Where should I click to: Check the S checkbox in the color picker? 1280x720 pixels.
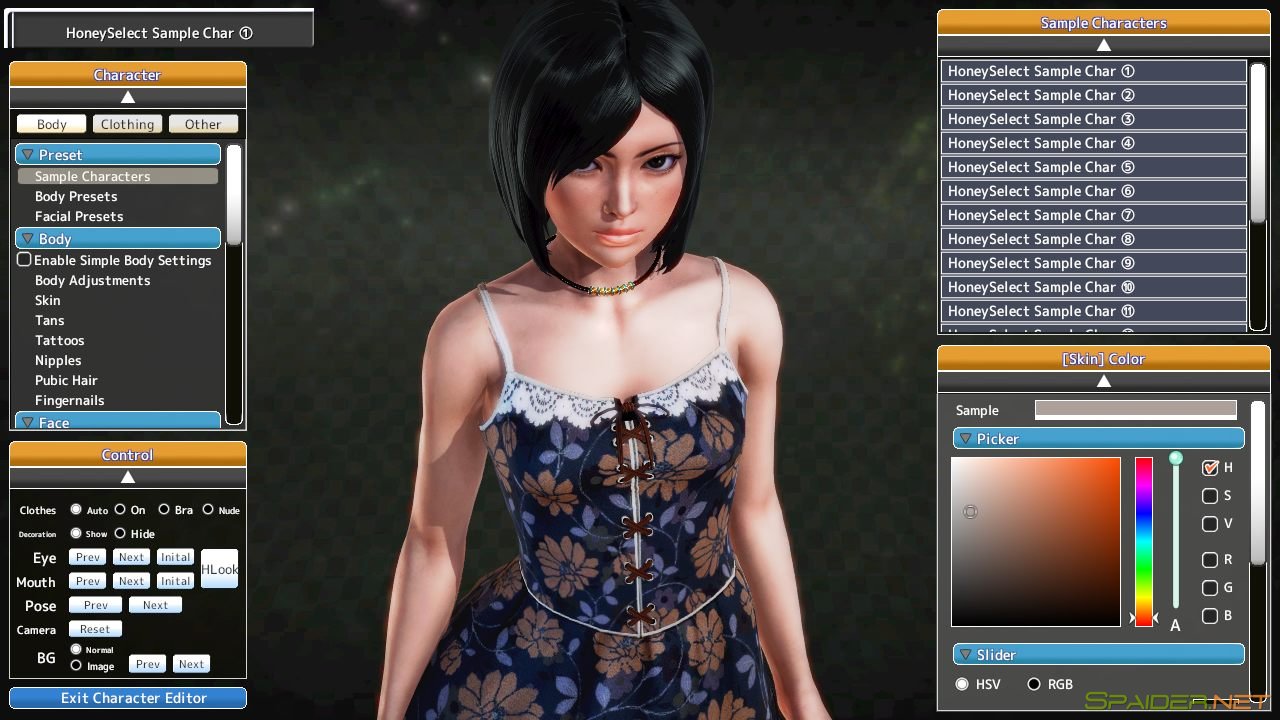(1210, 496)
